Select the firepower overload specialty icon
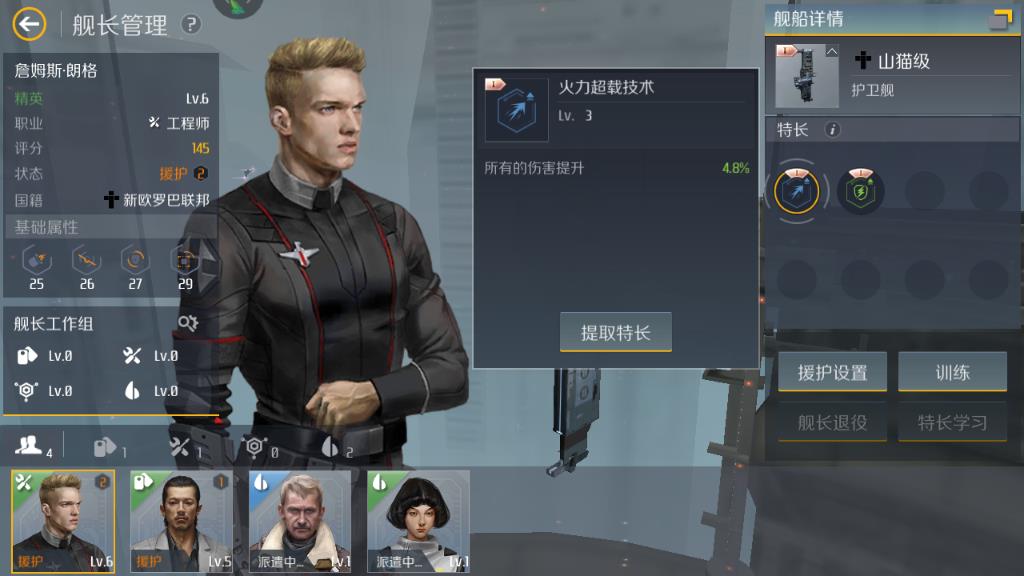 (x=797, y=191)
